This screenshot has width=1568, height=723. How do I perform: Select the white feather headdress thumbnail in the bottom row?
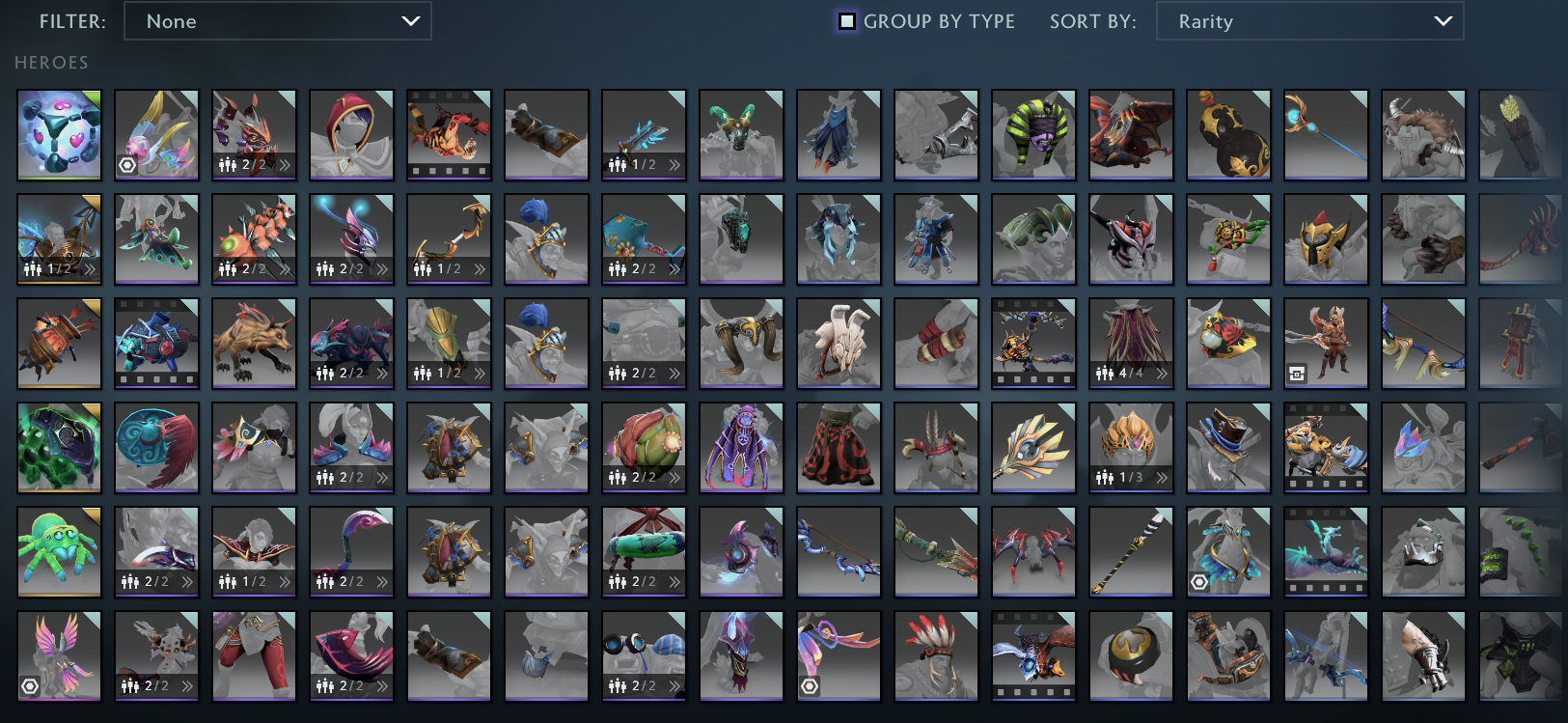coord(936,656)
